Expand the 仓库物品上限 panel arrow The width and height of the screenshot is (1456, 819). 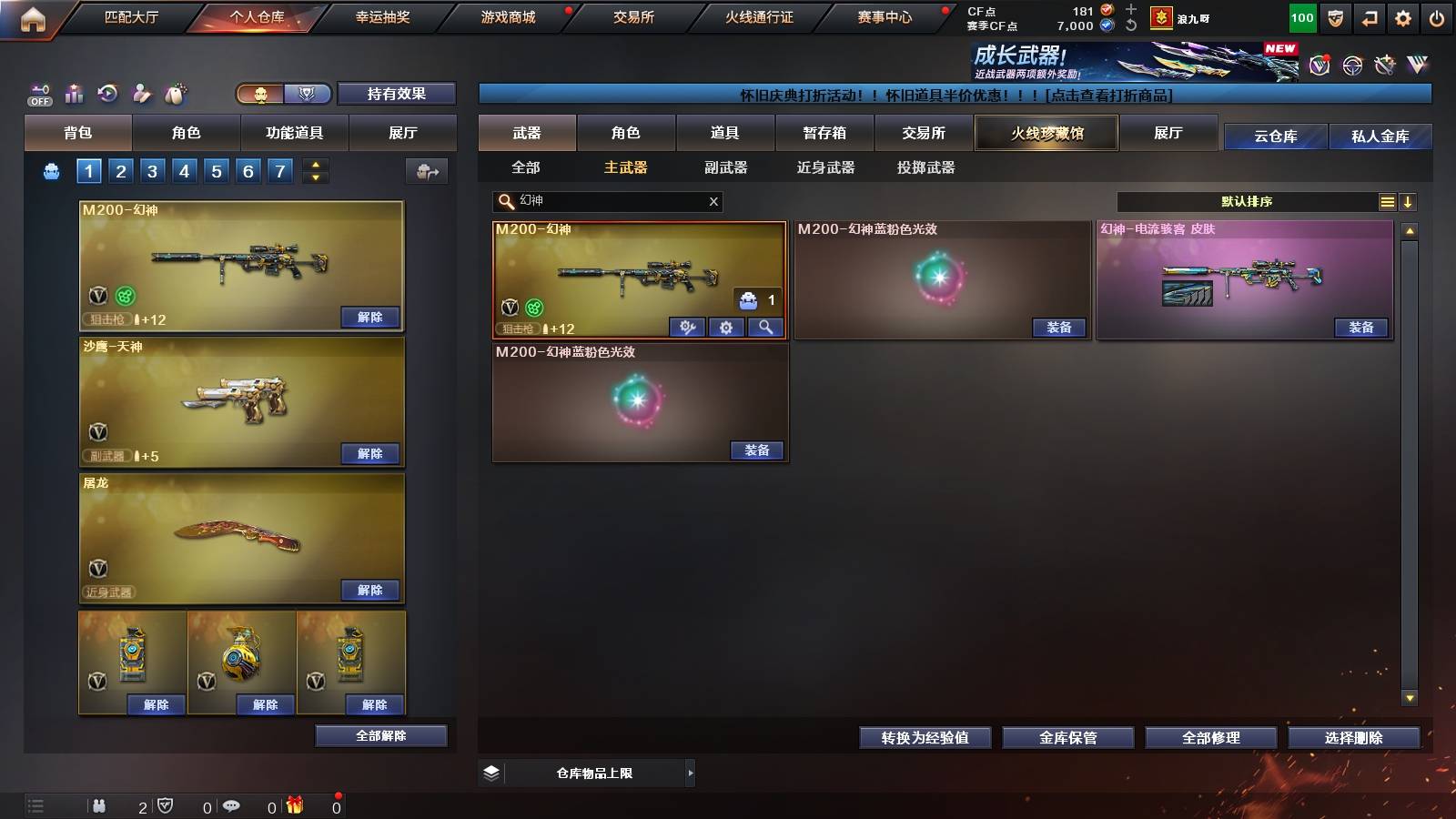click(689, 773)
